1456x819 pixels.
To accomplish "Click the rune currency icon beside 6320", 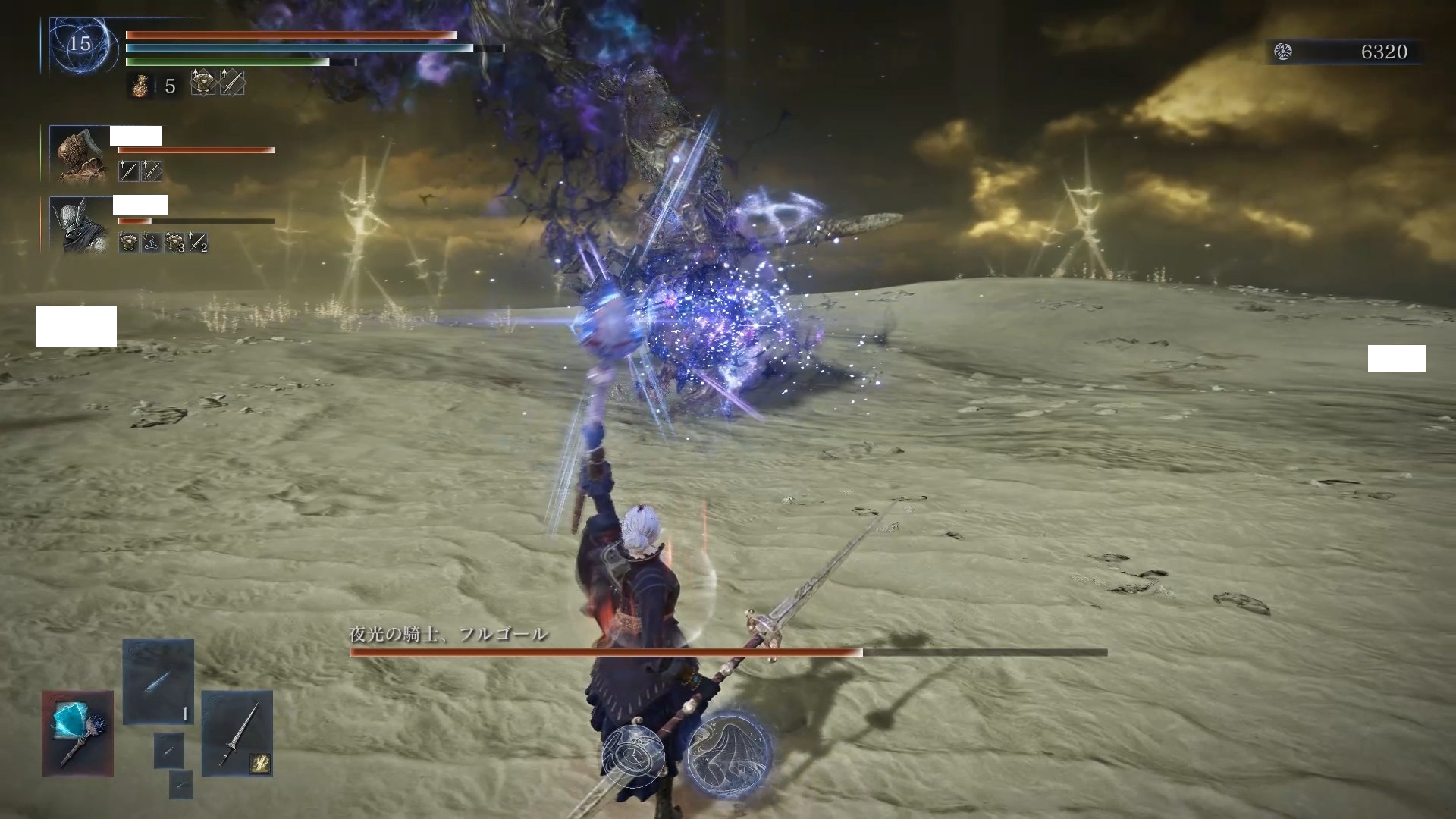I will pos(1283,52).
